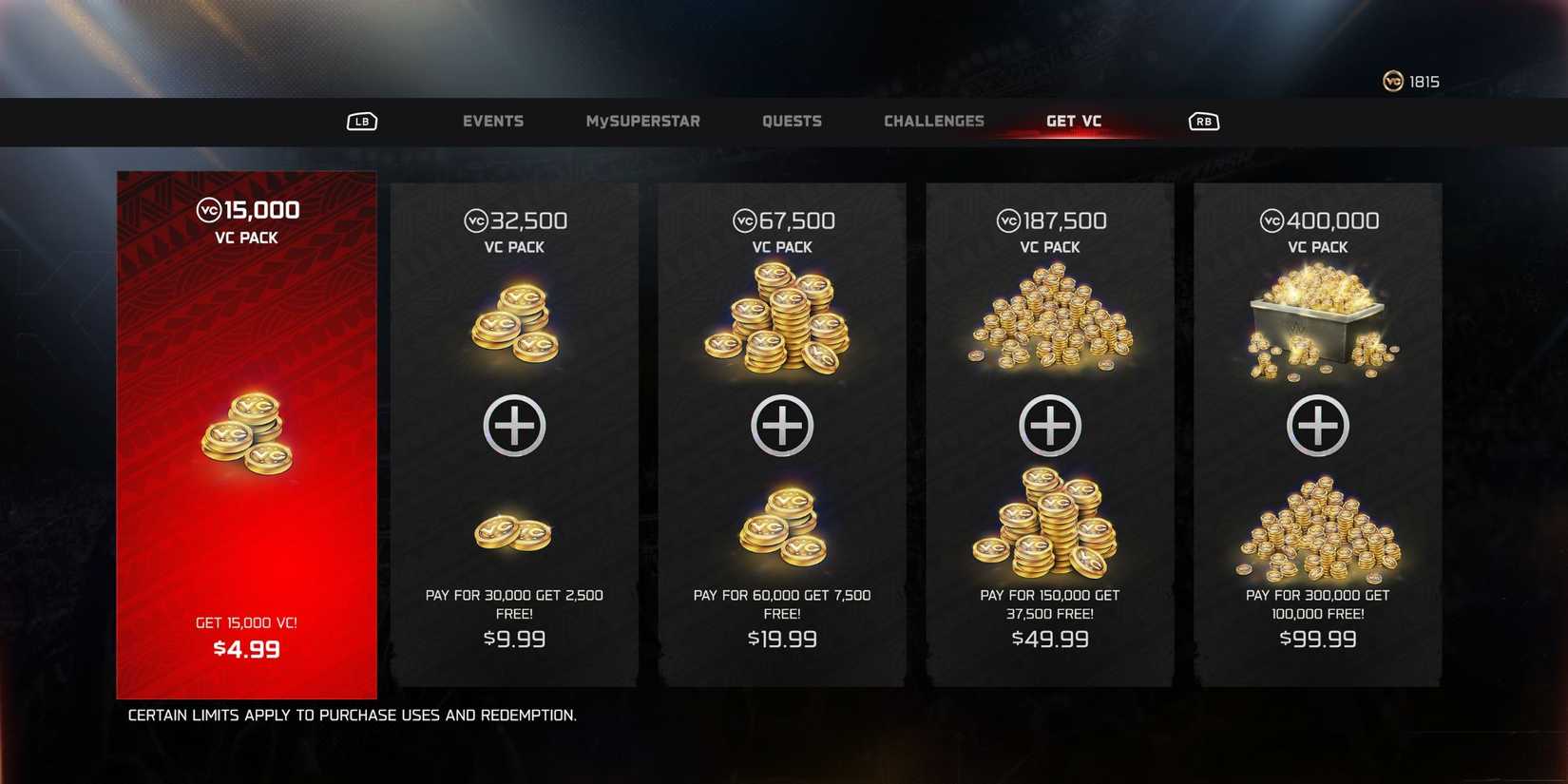Open the QUESTS section

[x=792, y=121]
